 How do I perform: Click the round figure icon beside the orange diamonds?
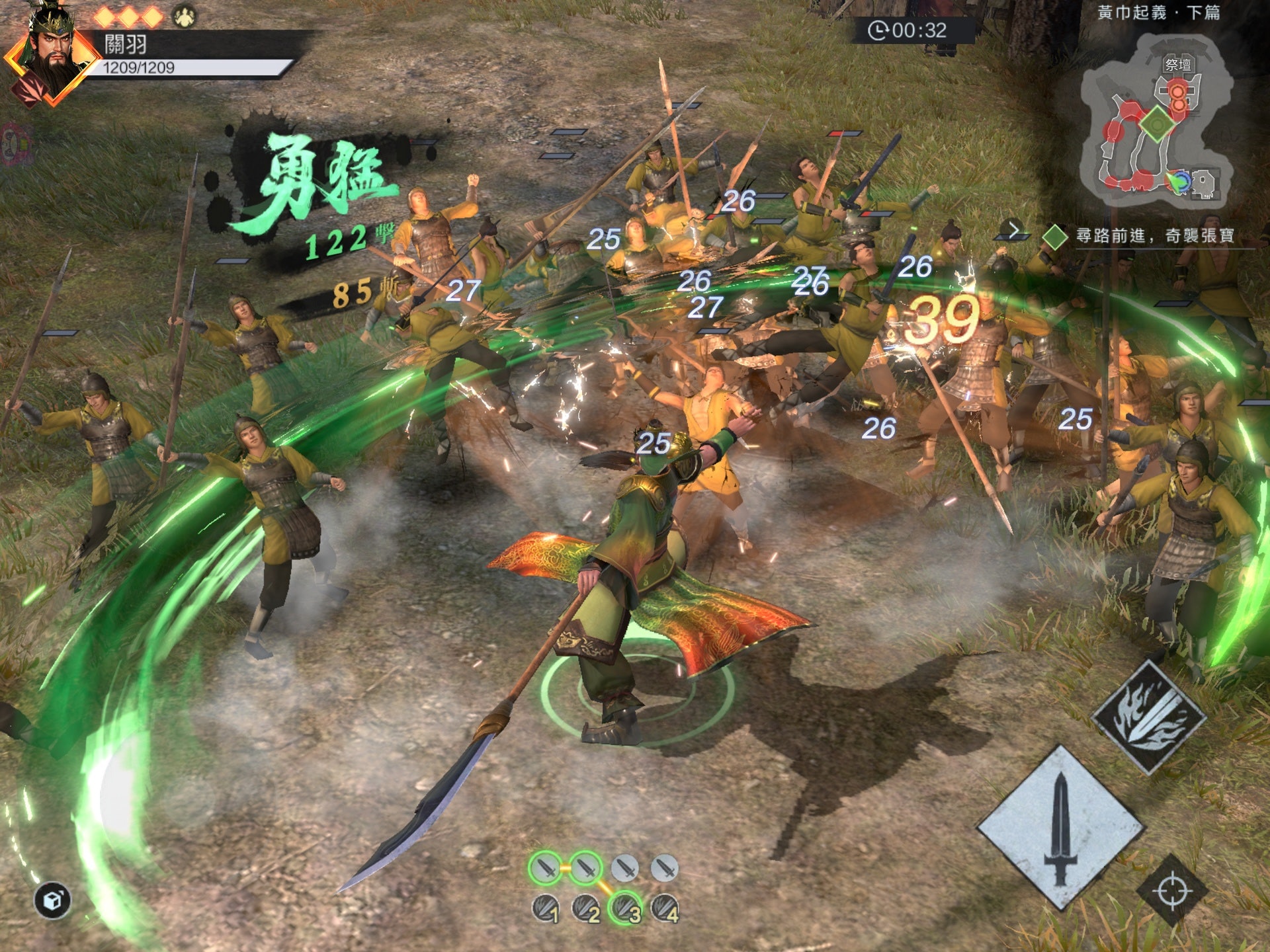(x=185, y=16)
